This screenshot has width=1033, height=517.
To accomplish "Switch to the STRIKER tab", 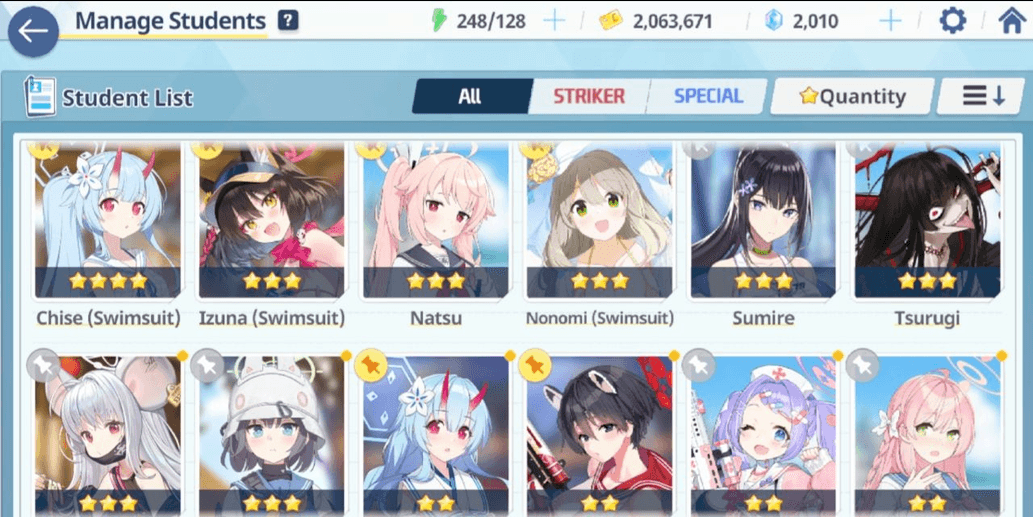I will click(589, 96).
